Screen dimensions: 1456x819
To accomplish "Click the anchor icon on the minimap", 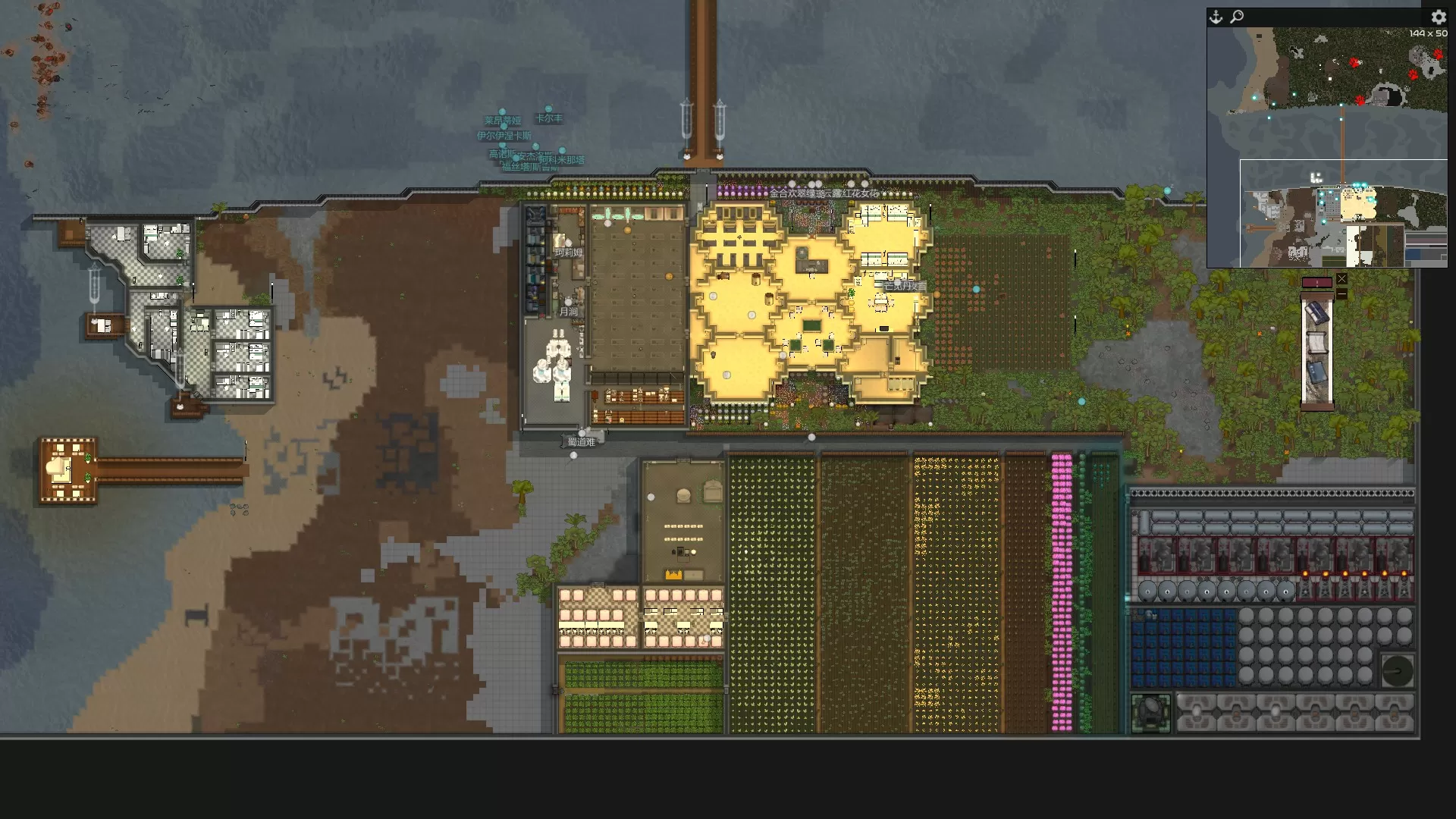I will coord(1216,17).
